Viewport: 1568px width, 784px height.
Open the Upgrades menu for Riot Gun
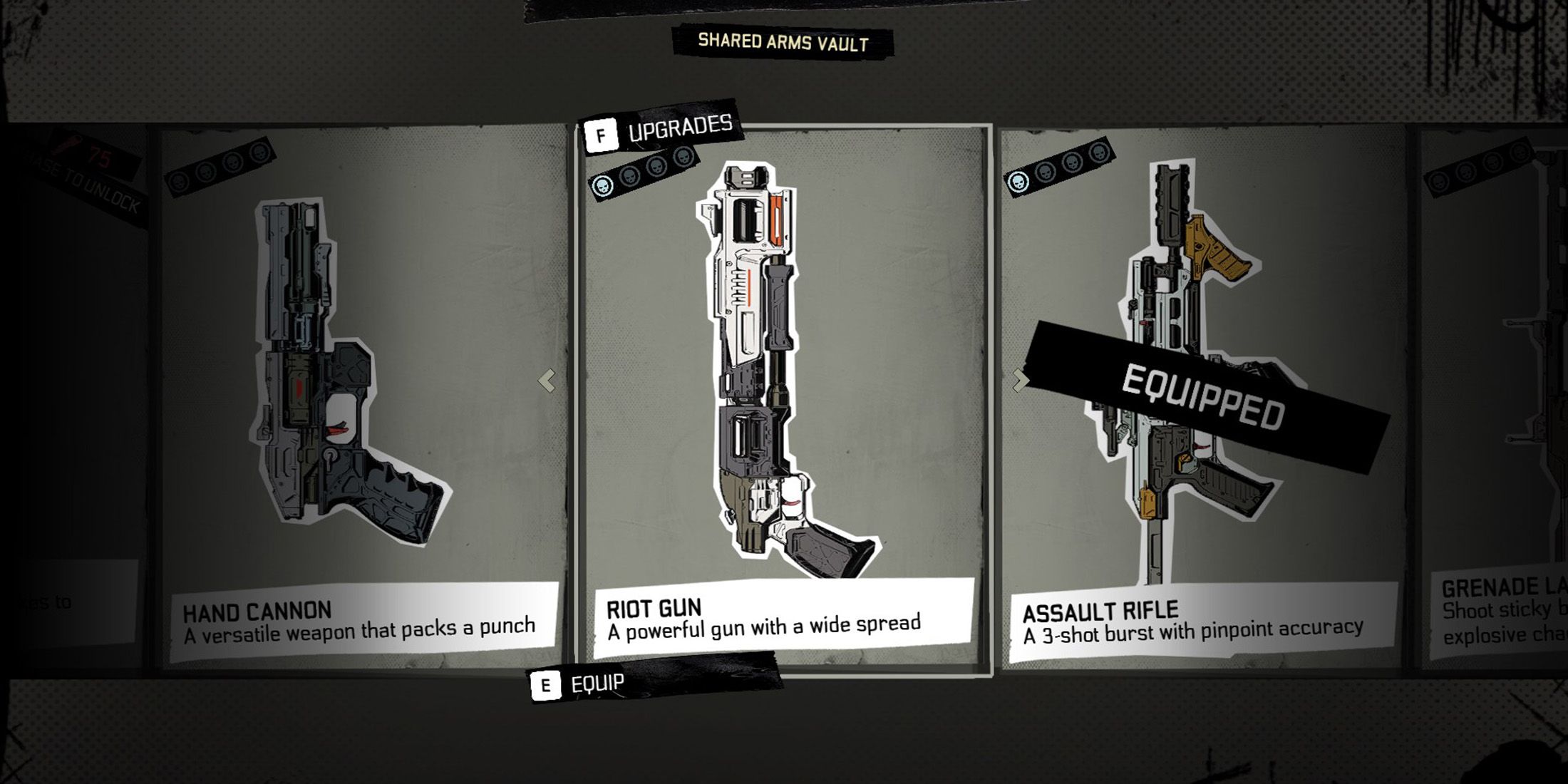click(x=679, y=128)
